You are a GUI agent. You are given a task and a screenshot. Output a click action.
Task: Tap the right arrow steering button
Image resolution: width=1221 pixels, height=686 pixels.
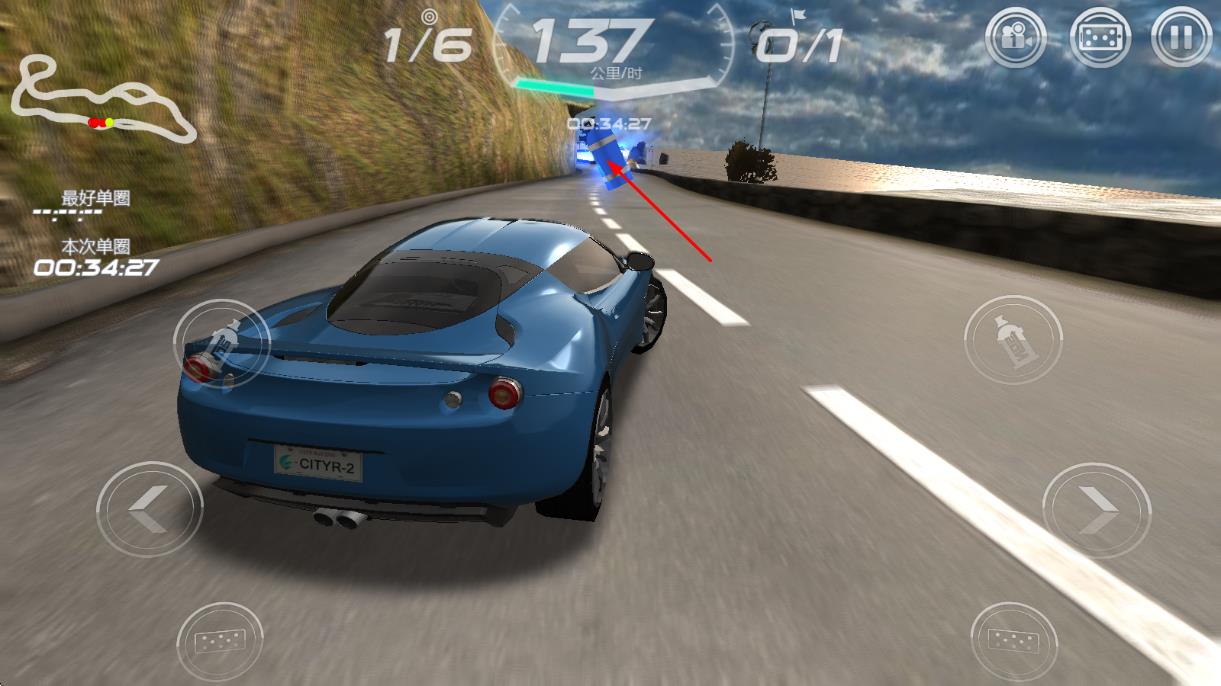pyautogui.click(x=1096, y=510)
